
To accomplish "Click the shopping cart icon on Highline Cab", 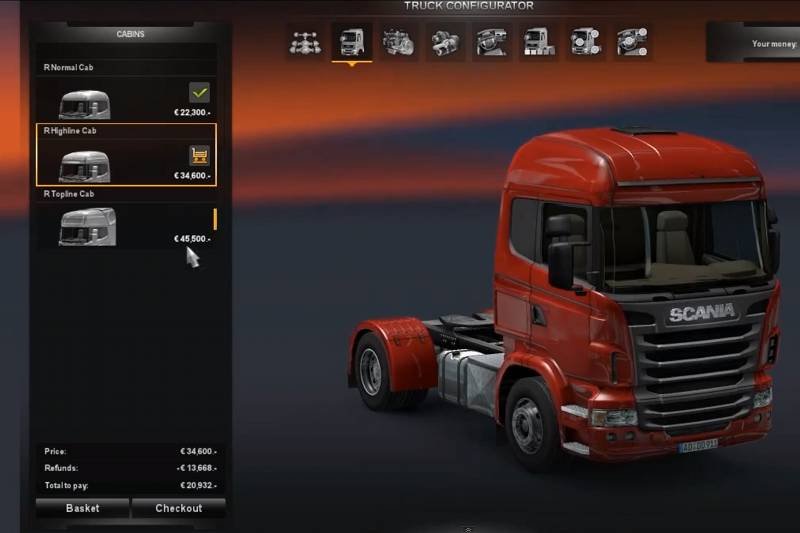I will click(x=198, y=155).
